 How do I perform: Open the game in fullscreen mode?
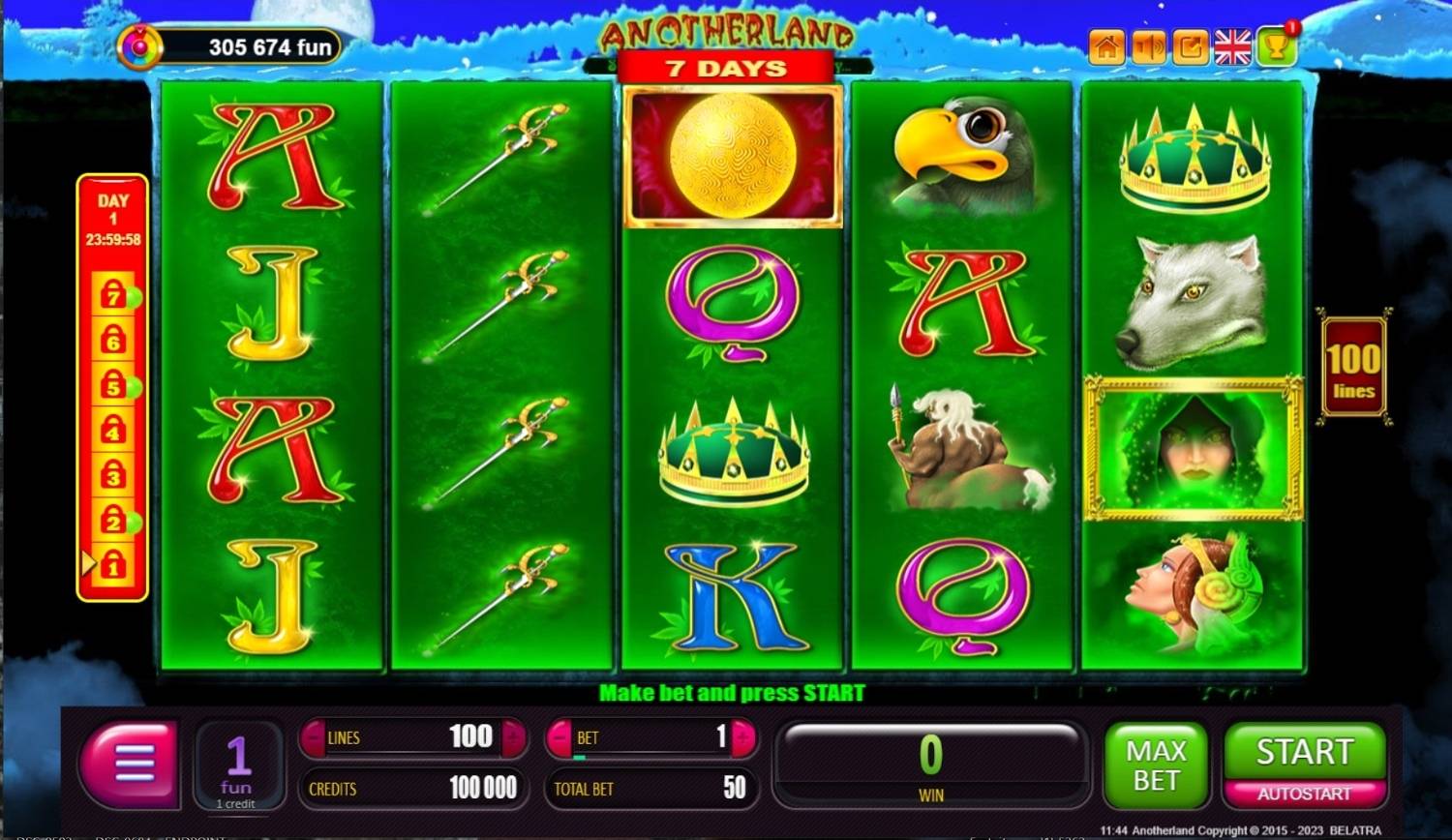[x=1191, y=46]
